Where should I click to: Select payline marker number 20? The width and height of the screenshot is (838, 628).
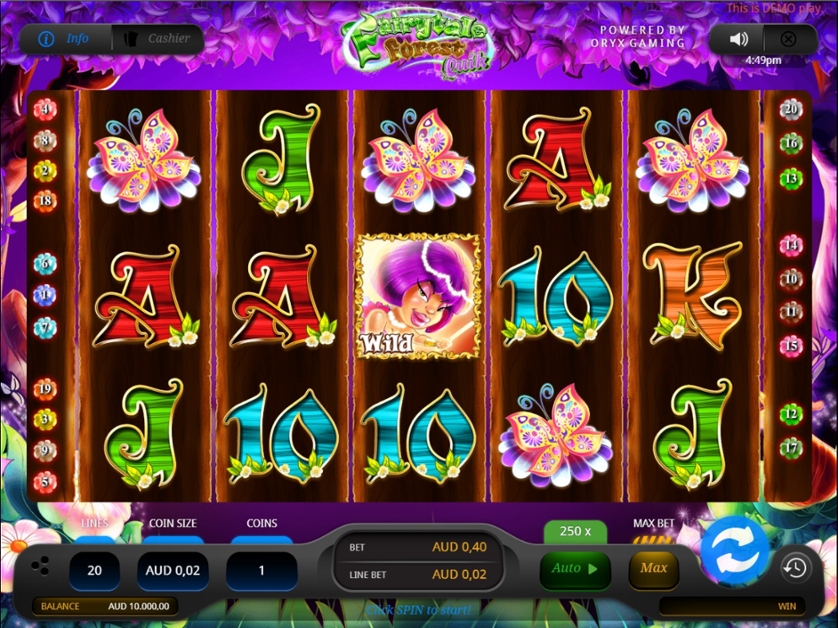(791, 109)
